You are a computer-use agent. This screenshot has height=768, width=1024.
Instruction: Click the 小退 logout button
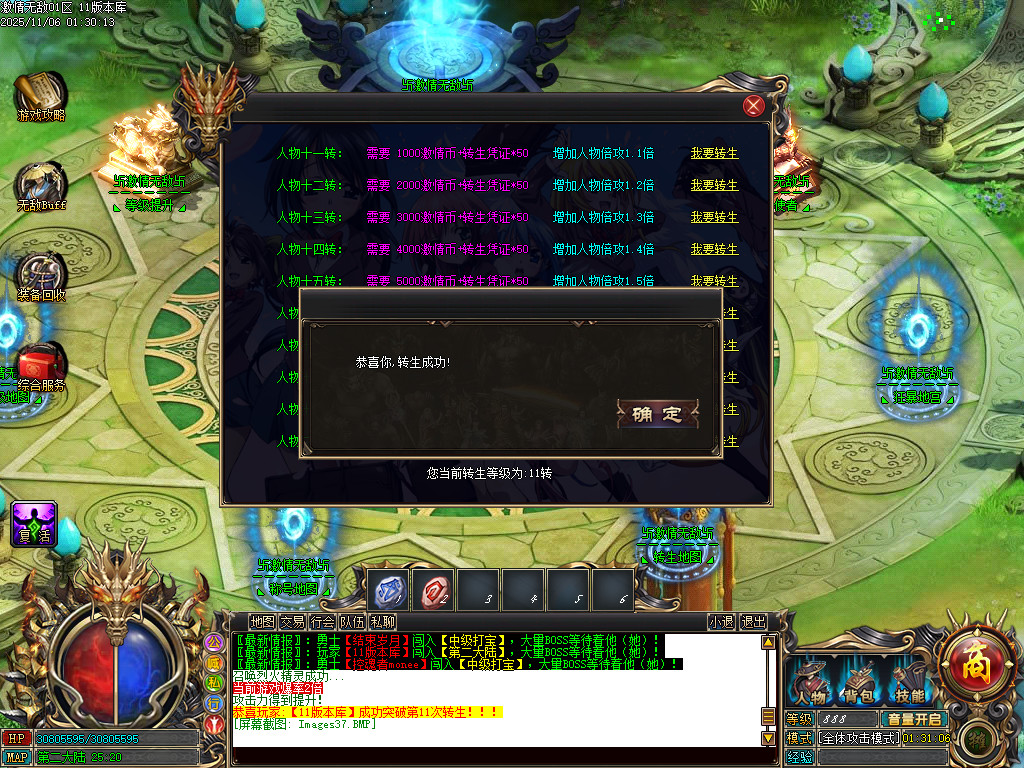pyautogui.click(x=721, y=622)
